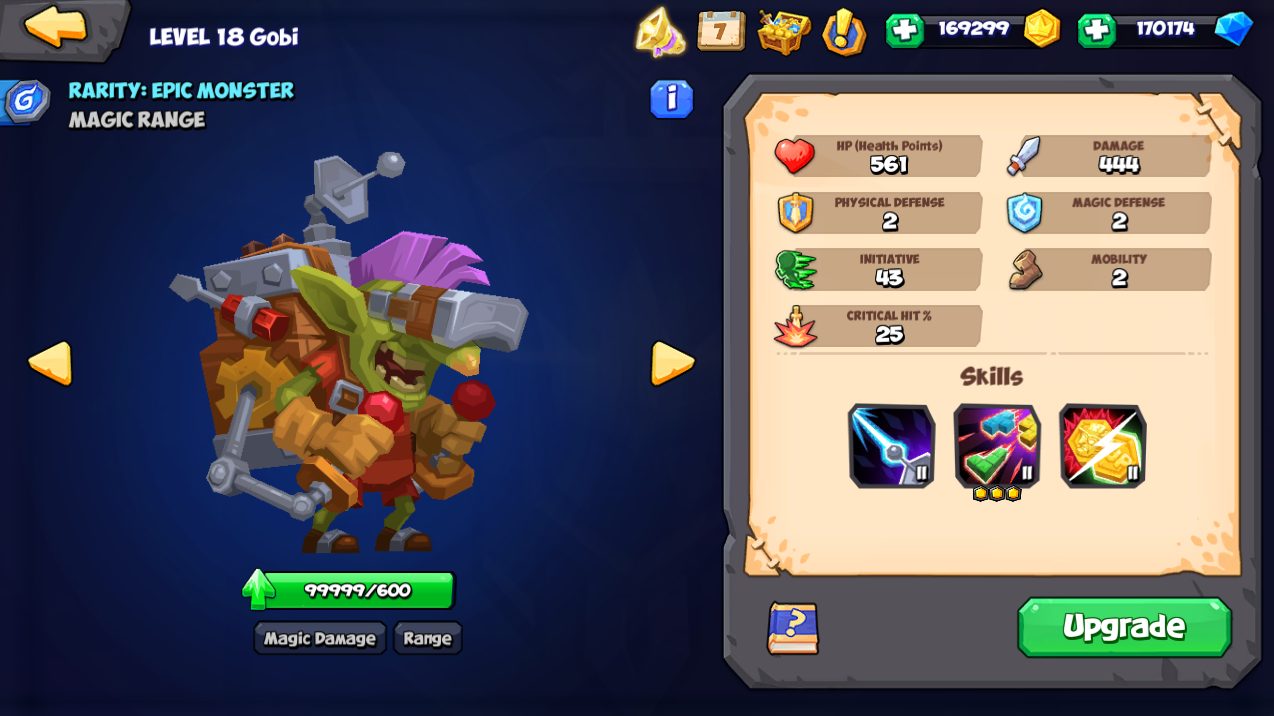Open the yellow horn icon

click(x=659, y=32)
